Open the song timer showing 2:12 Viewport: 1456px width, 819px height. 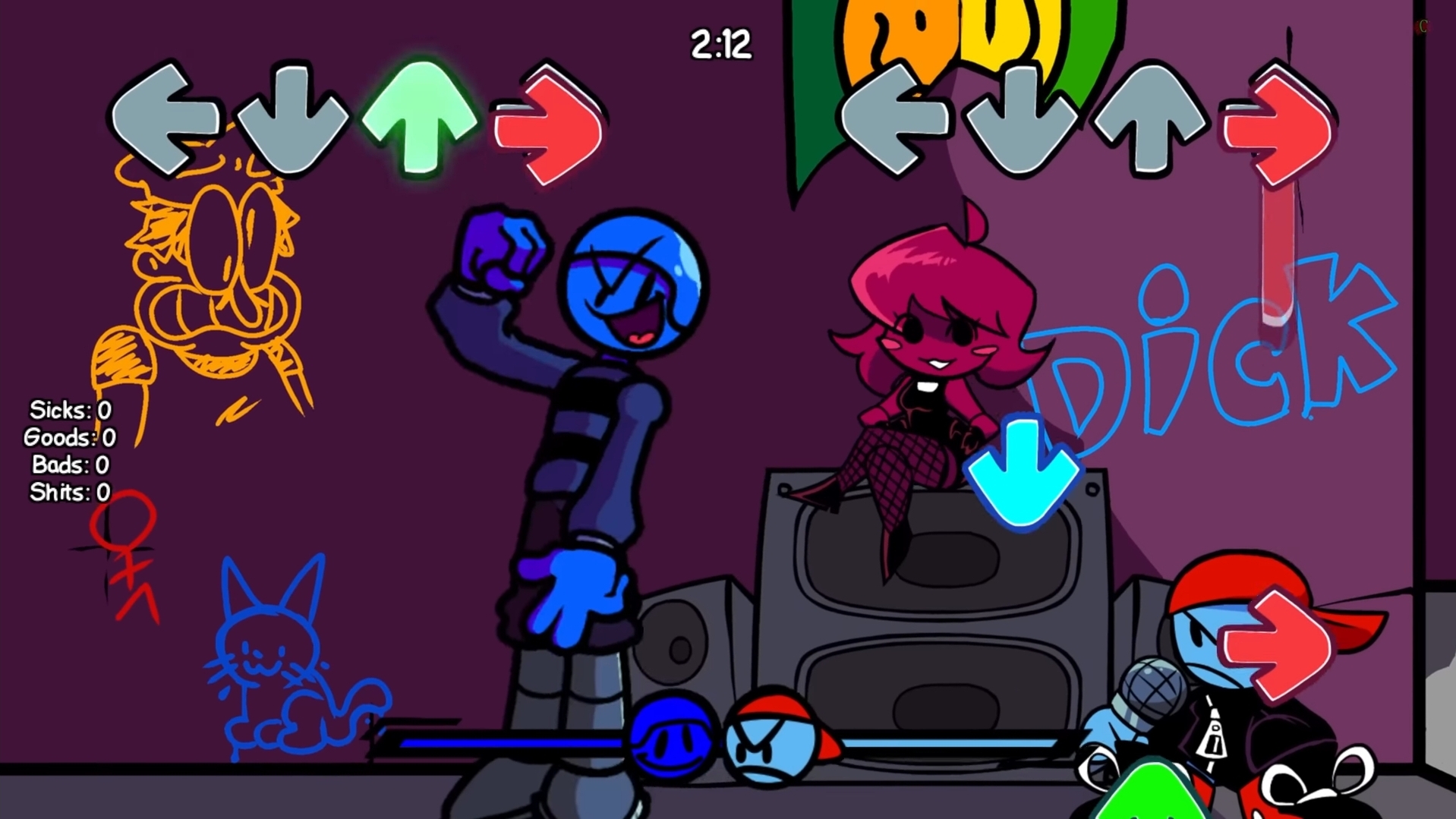(720, 46)
